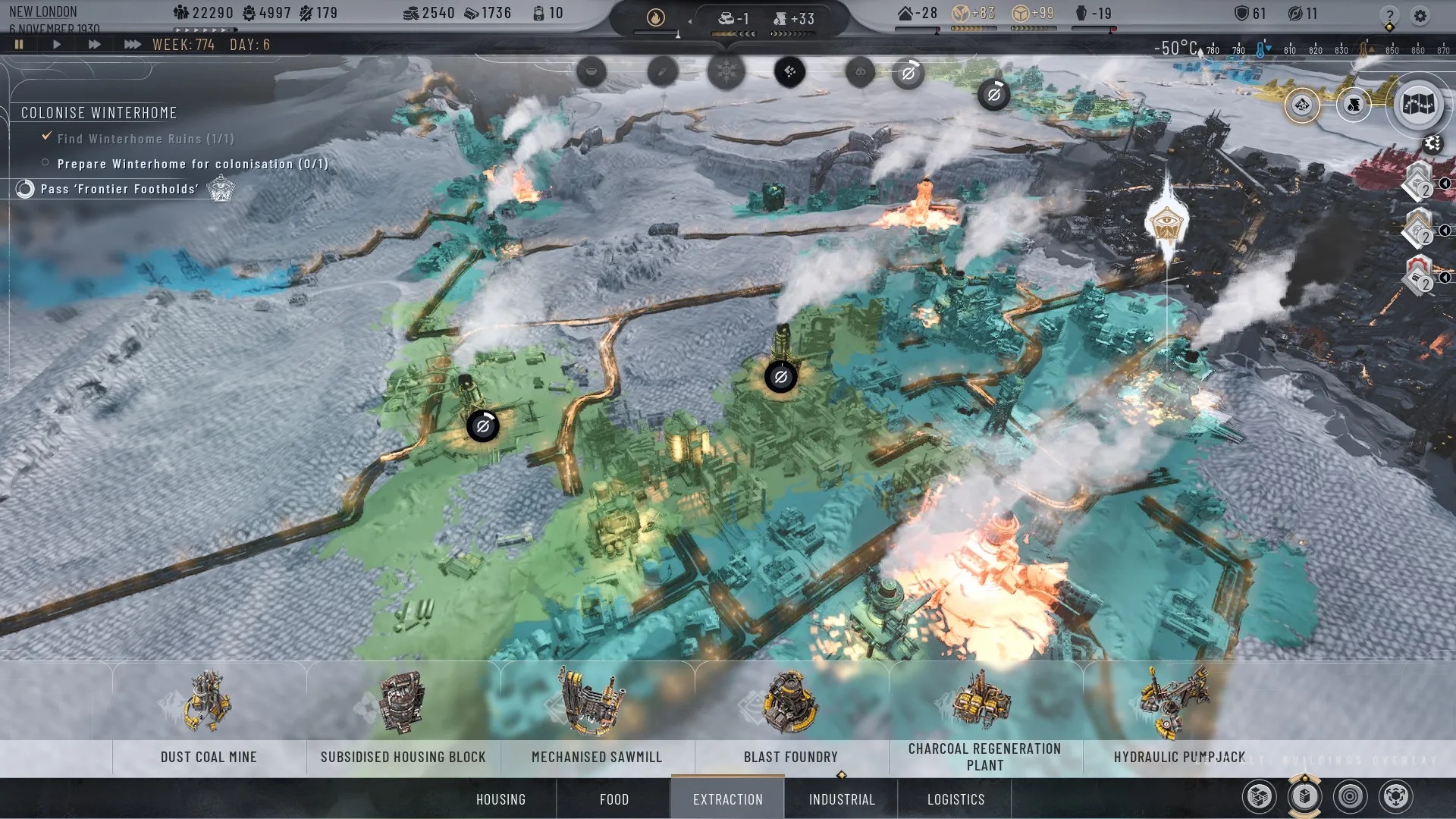Open the heat flame indicator in top bar

click(x=656, y=17)
